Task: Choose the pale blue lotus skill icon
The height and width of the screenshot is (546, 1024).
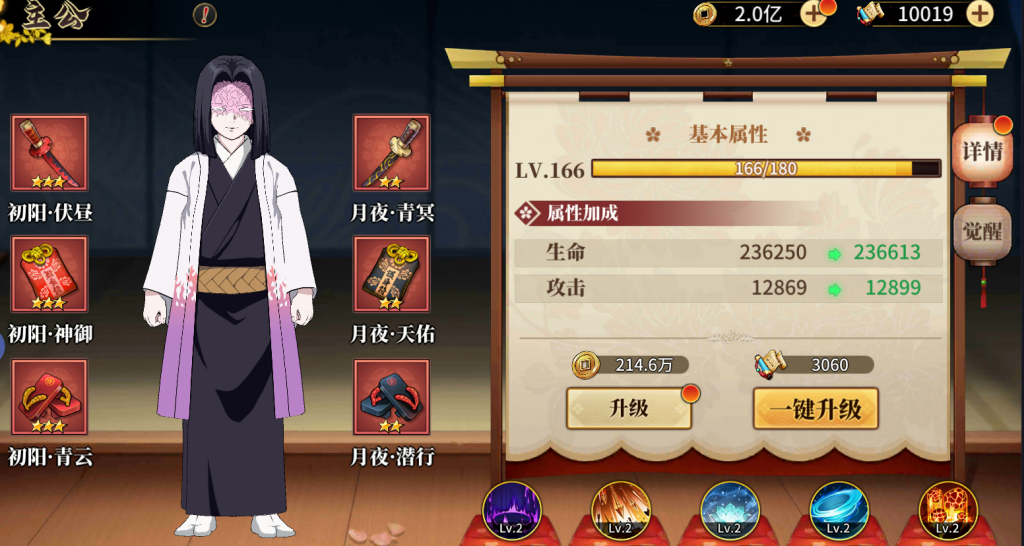Action: (730, 510)
